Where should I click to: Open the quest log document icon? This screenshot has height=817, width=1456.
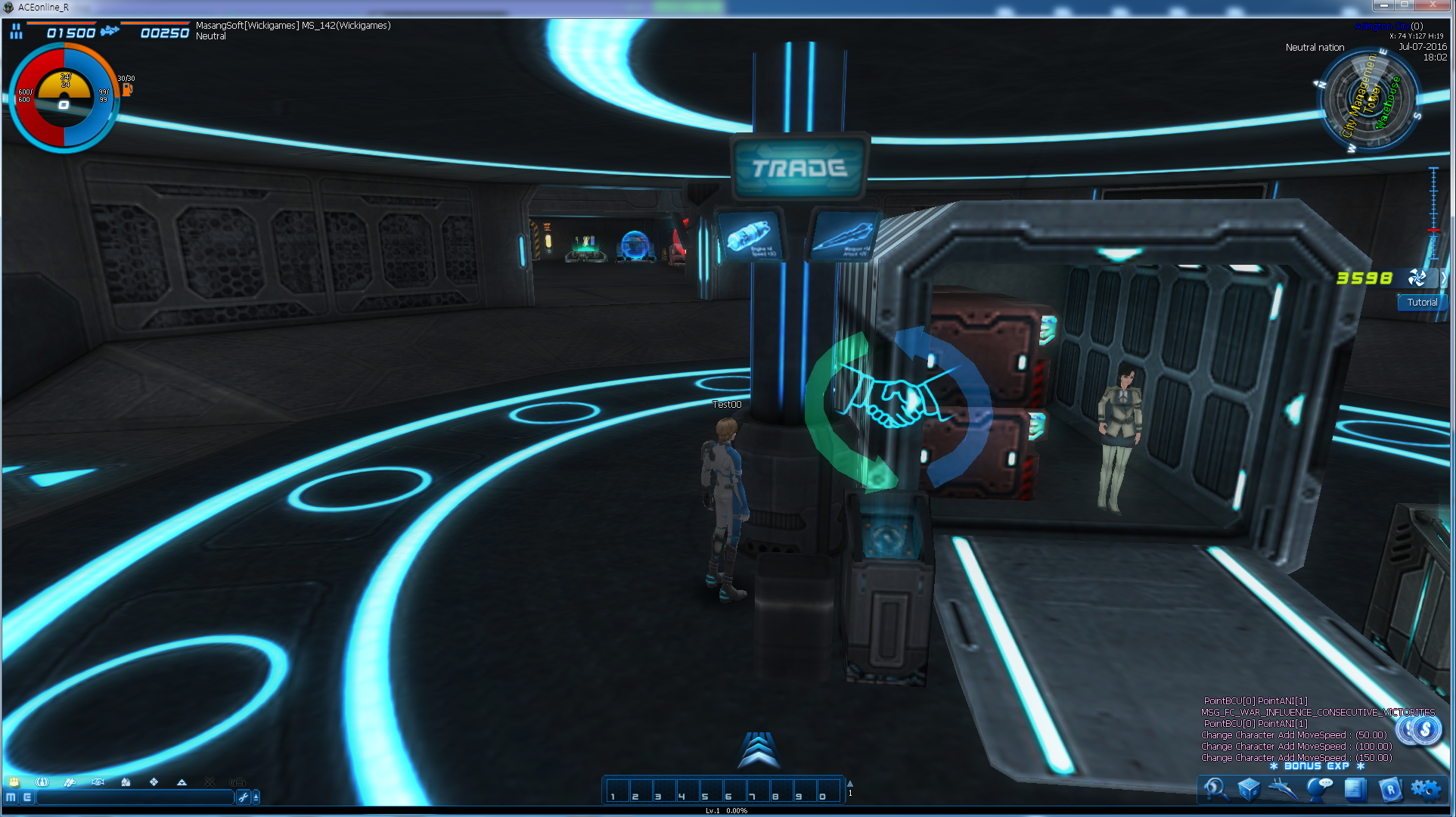1356,789
